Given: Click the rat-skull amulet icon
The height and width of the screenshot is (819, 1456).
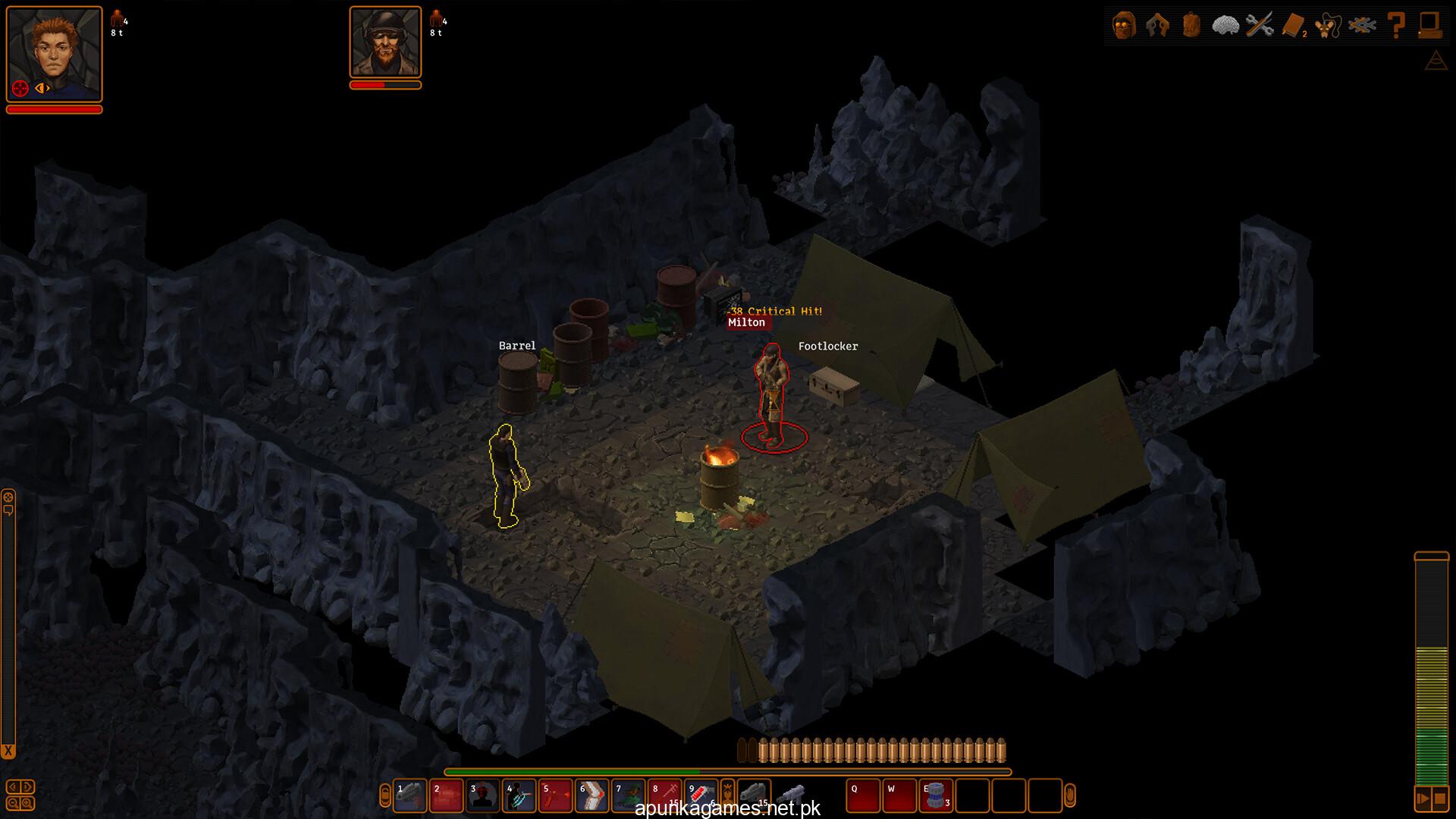Looking at the screenshot, I should pos(1327,26).
